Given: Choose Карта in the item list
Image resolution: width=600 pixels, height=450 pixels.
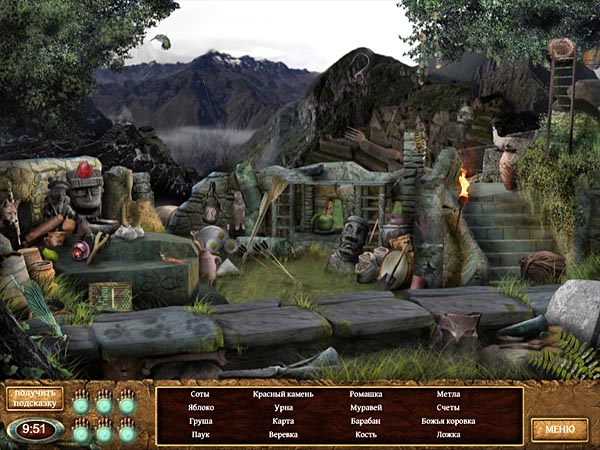Looking at the screenshot, I should (283, 421).
